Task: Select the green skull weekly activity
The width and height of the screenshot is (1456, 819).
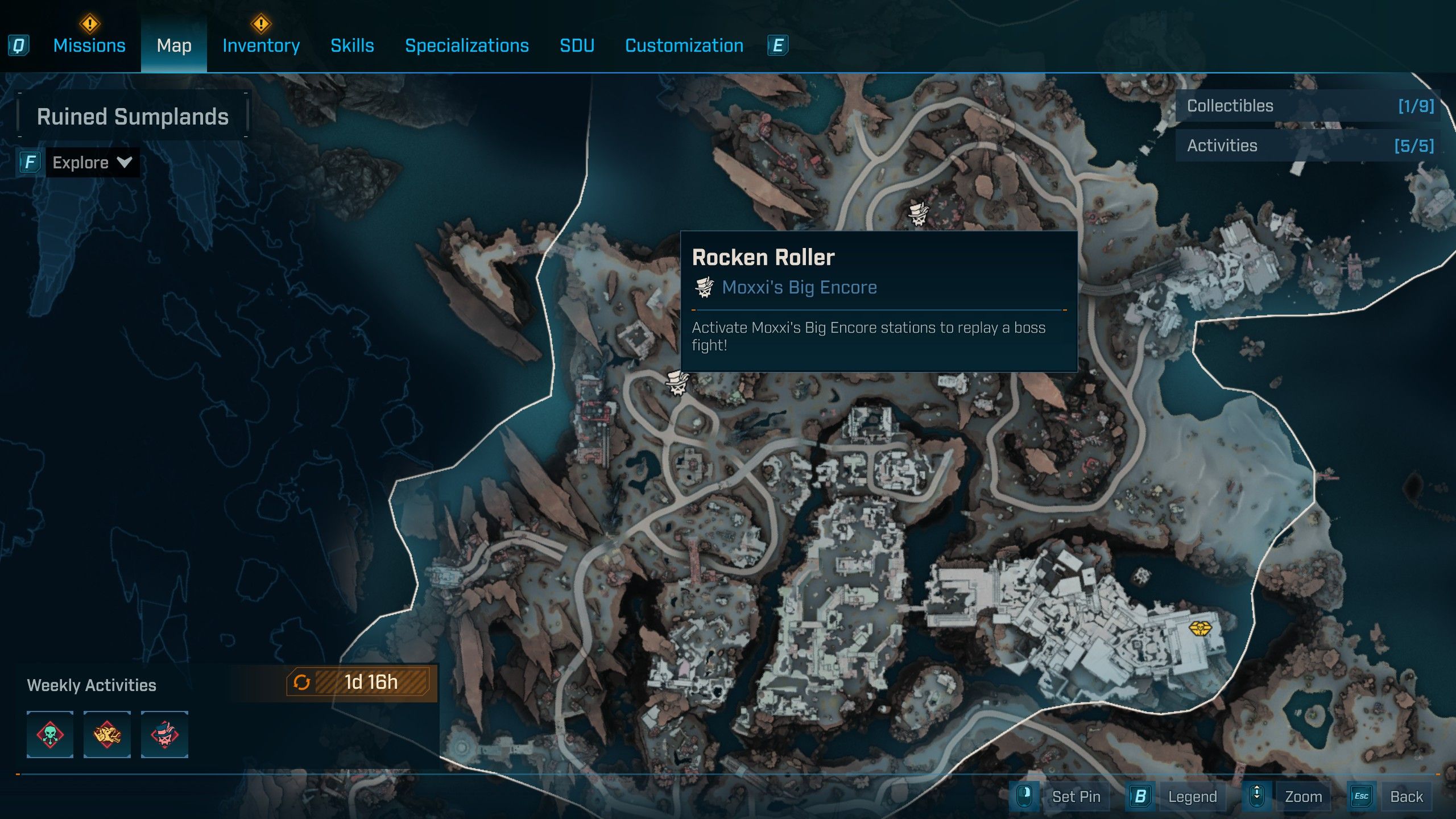Action: tap(50, 734)
